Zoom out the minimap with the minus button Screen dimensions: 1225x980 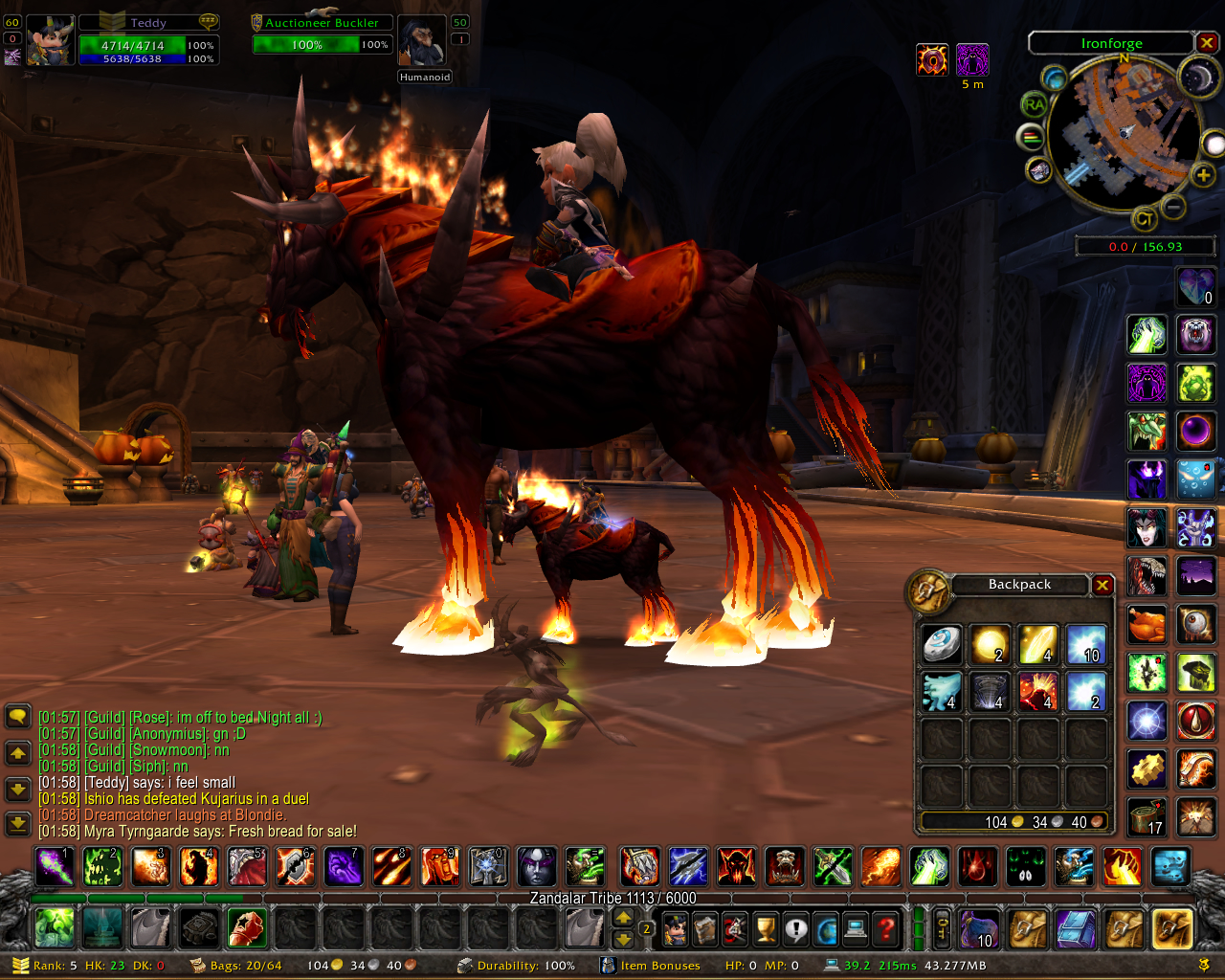[1174, 206]
